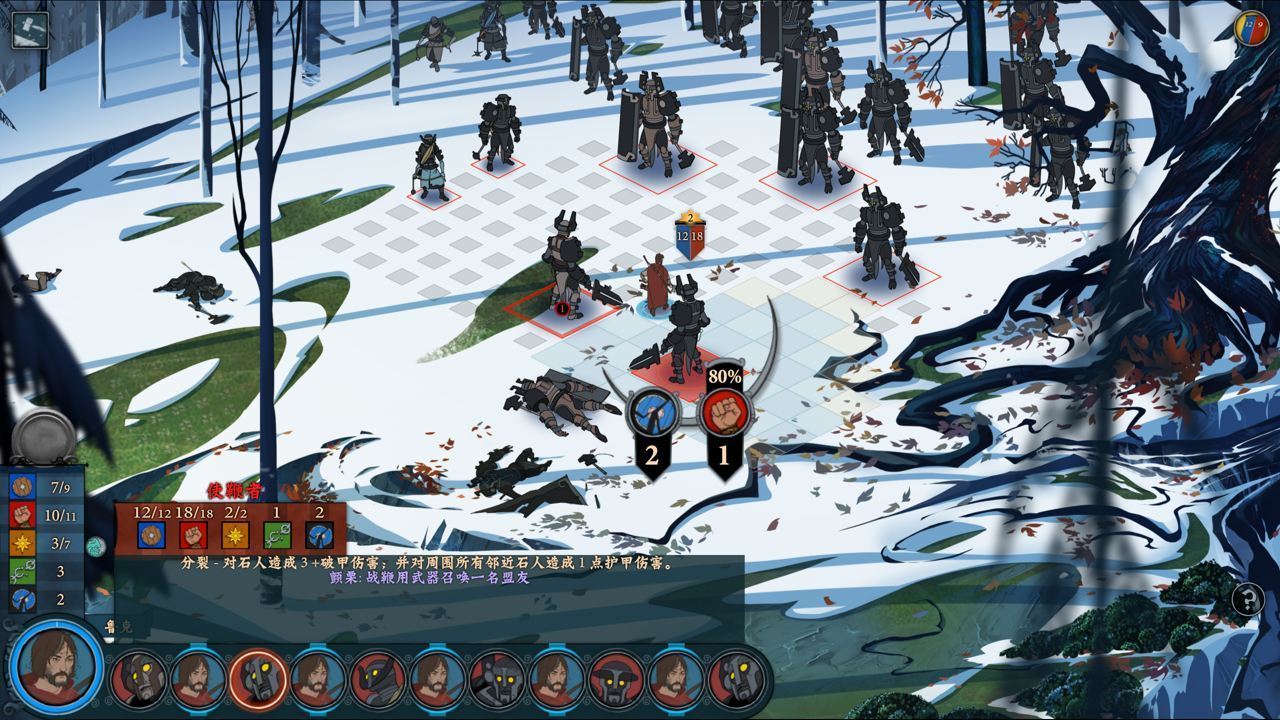Select the wide-brimmed helmet dredge portrait in turn order
Viewport: 1280px width, 720px height.
[617, 679]
